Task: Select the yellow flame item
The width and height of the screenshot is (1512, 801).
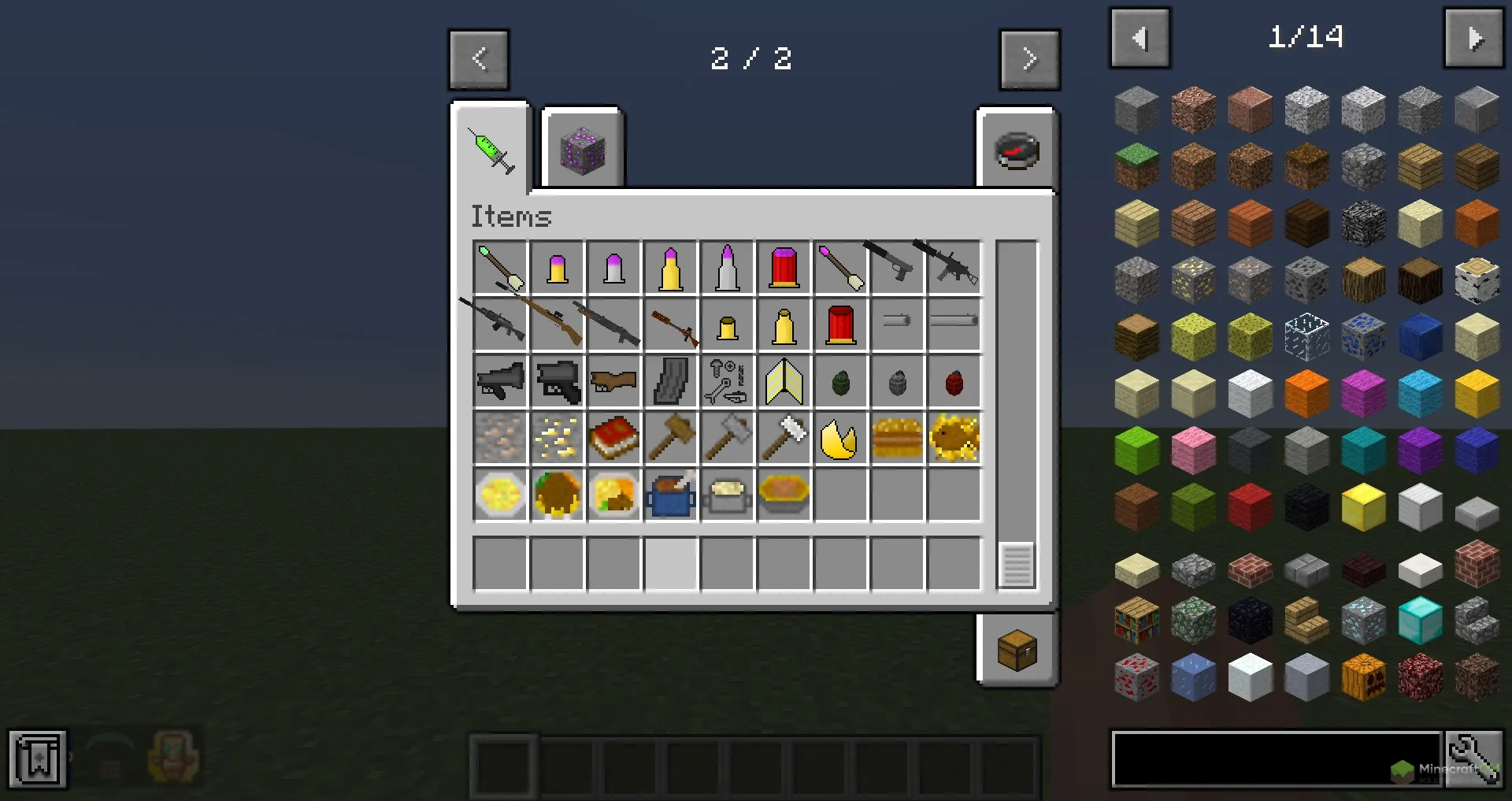Action: [839, 439]
